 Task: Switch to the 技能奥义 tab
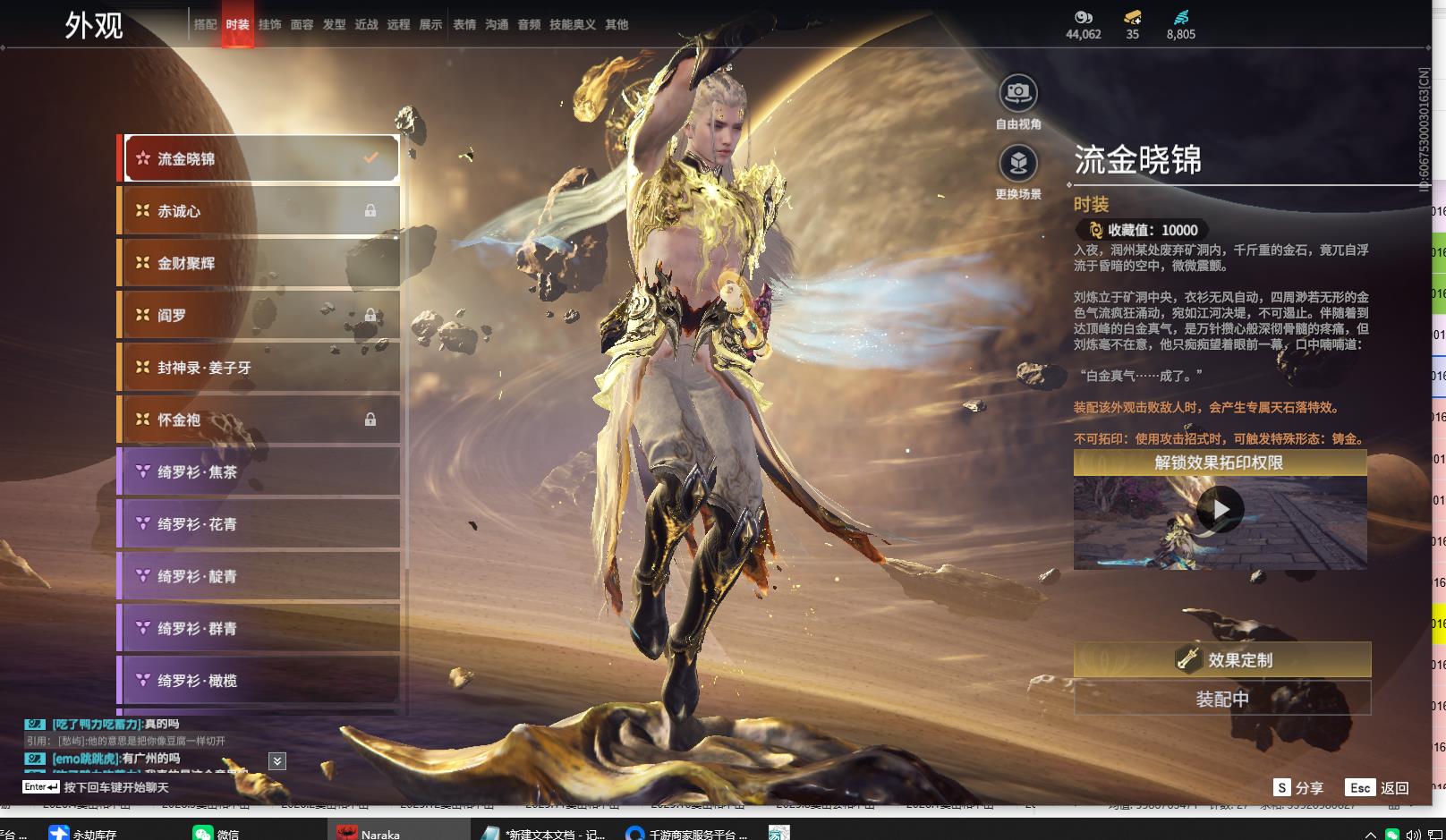tap(572, 25)
